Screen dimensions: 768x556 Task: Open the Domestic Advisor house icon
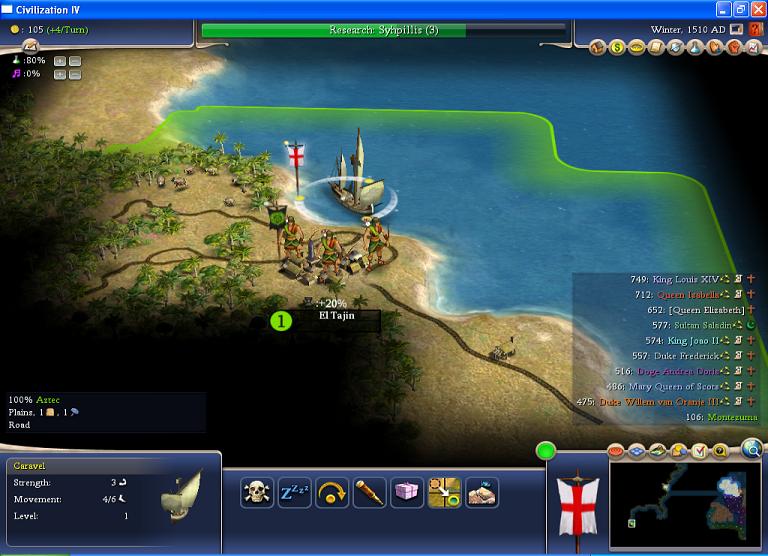click(x=599, y=47)
